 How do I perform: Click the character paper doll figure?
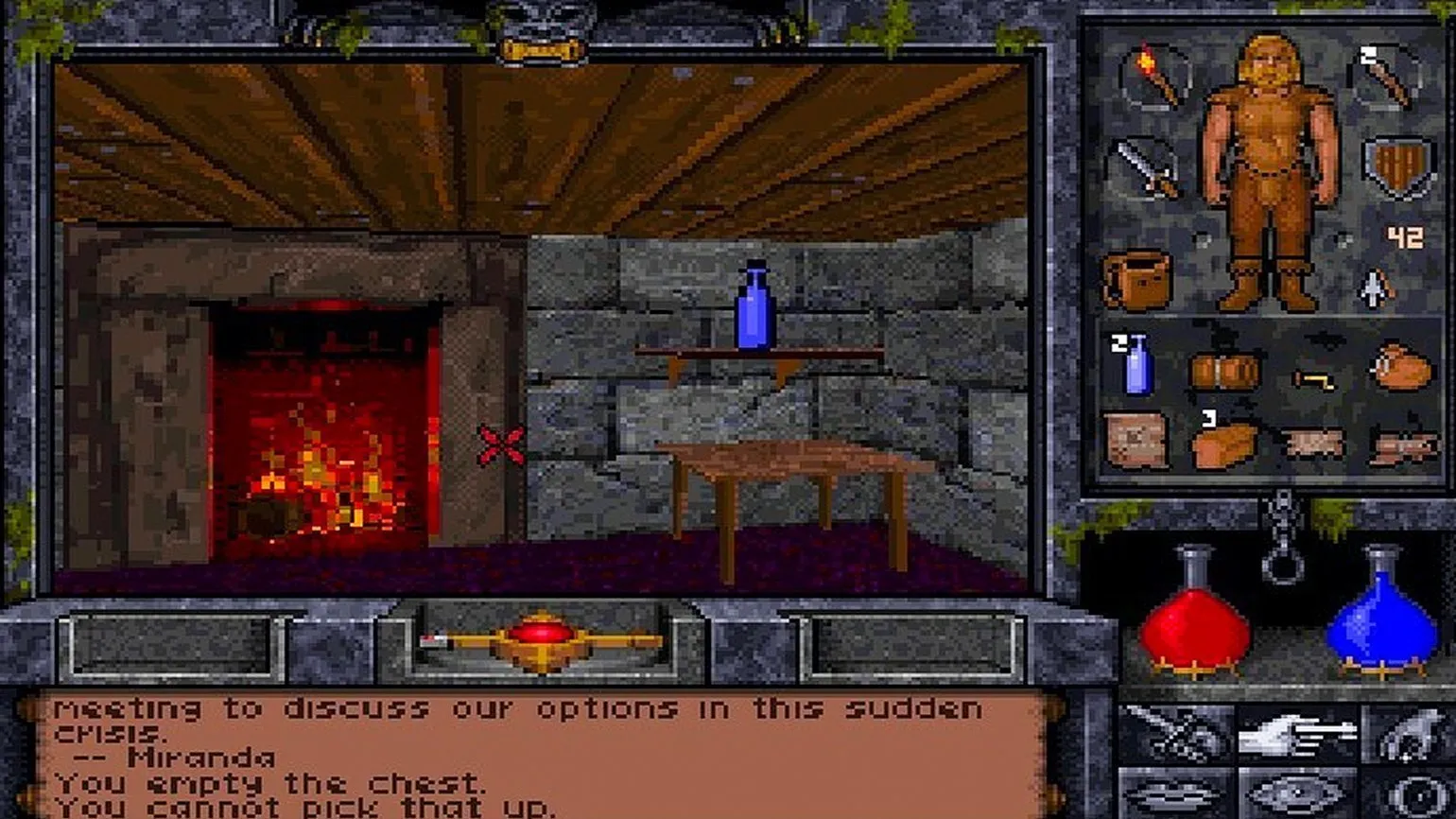click(1270, 170)
